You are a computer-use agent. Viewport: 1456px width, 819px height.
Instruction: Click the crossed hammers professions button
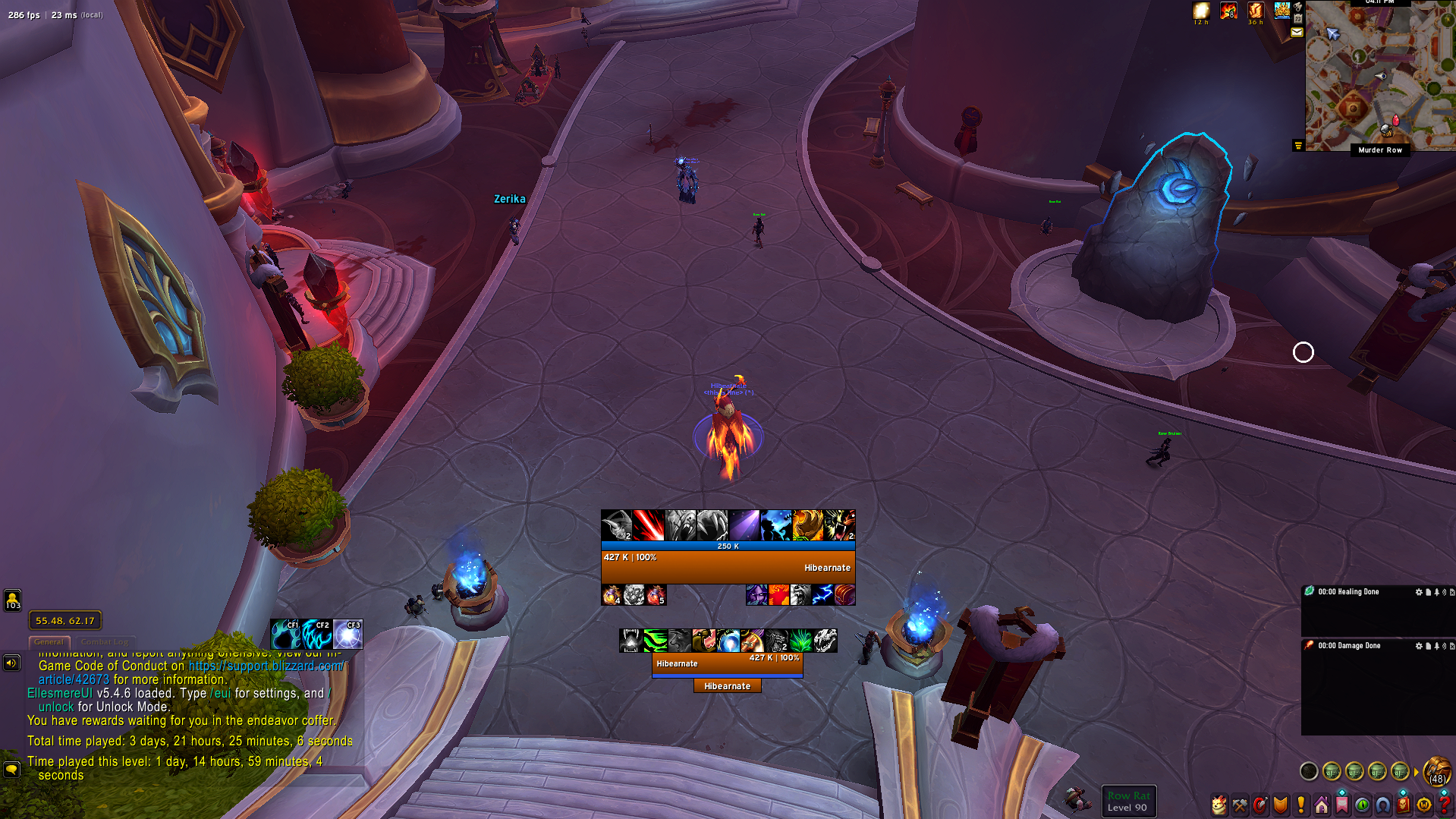1240,805
